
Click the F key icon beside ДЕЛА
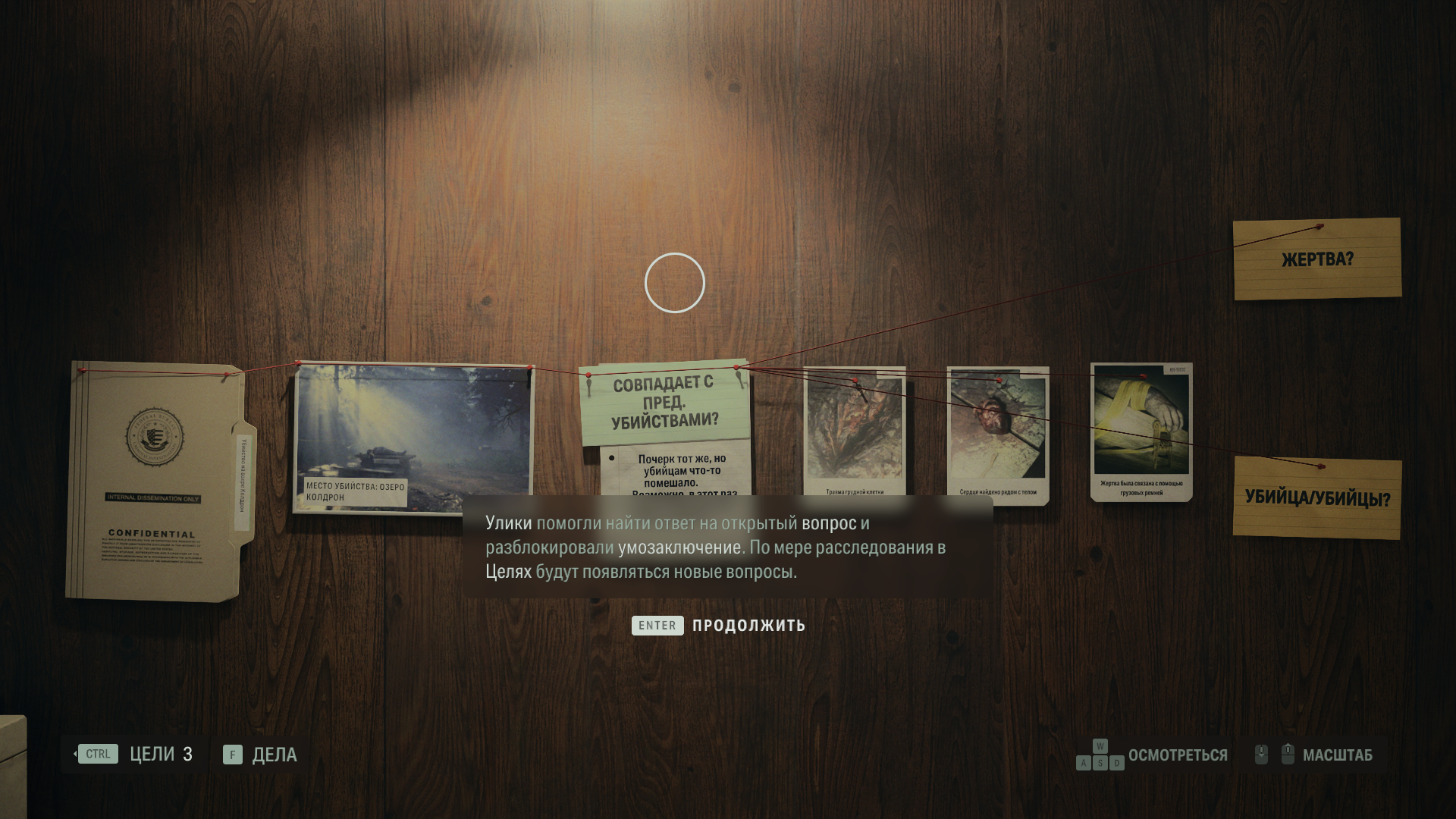231,755
